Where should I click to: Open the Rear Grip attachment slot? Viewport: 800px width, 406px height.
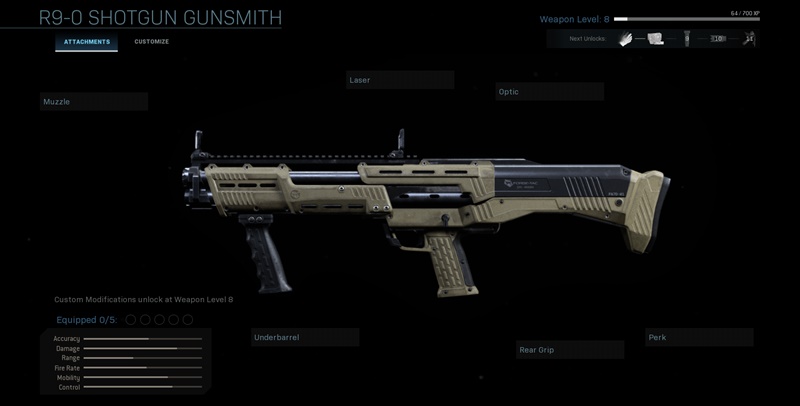click(x=570, y=350)
